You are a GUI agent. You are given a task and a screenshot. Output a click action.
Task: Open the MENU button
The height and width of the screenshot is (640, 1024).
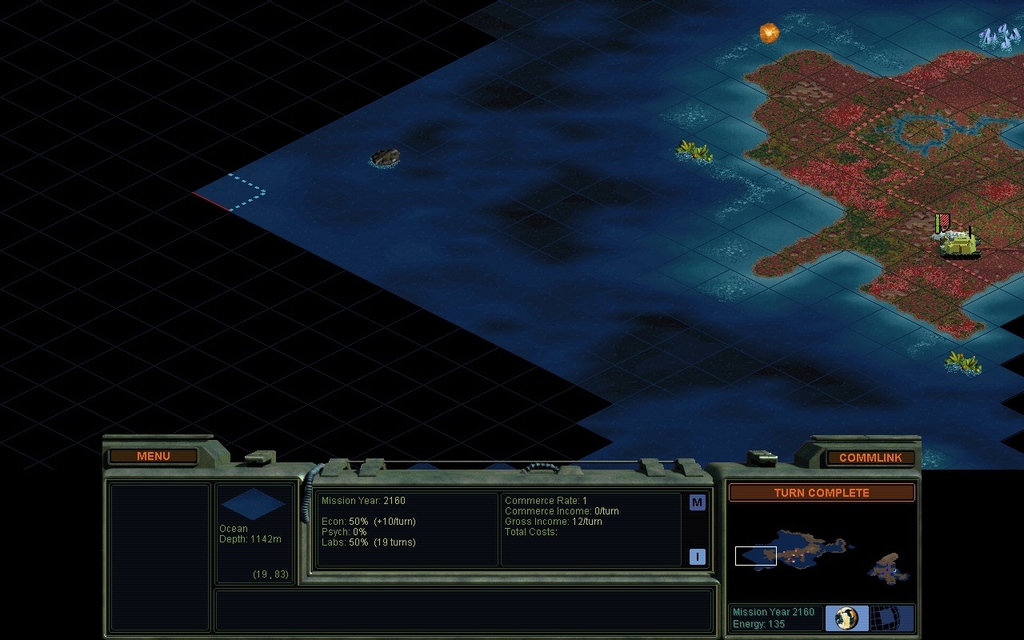[x=153, y=456]
